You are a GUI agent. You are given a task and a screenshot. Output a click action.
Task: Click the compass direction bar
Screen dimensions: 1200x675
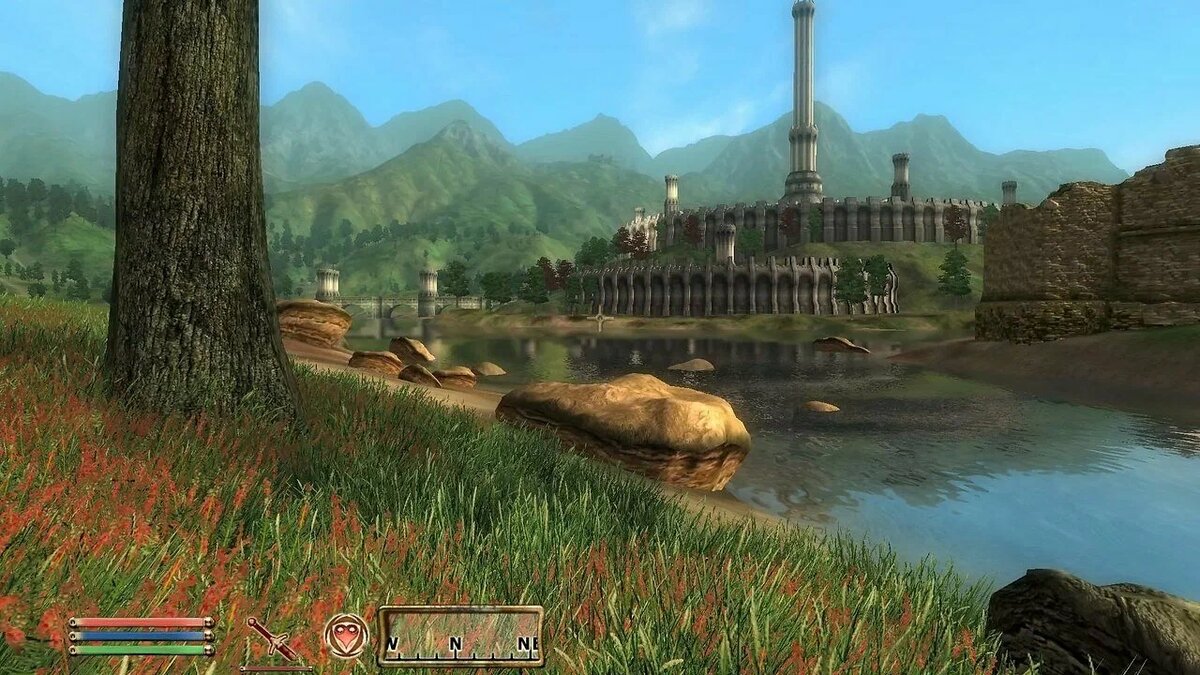(461, 637)
